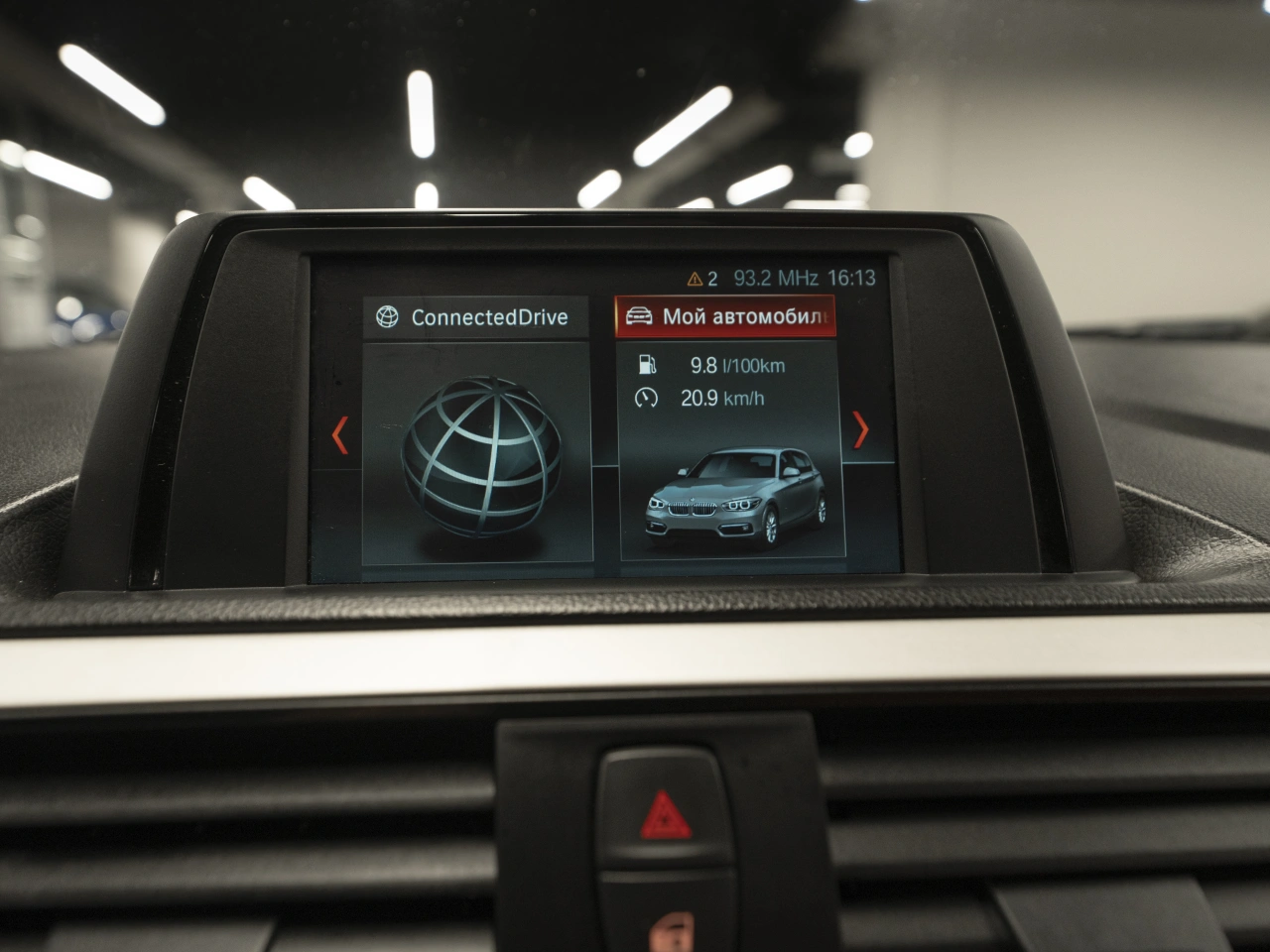
Task: Open the ConnectedDrive menu entry
Action: tap(475, 317)
